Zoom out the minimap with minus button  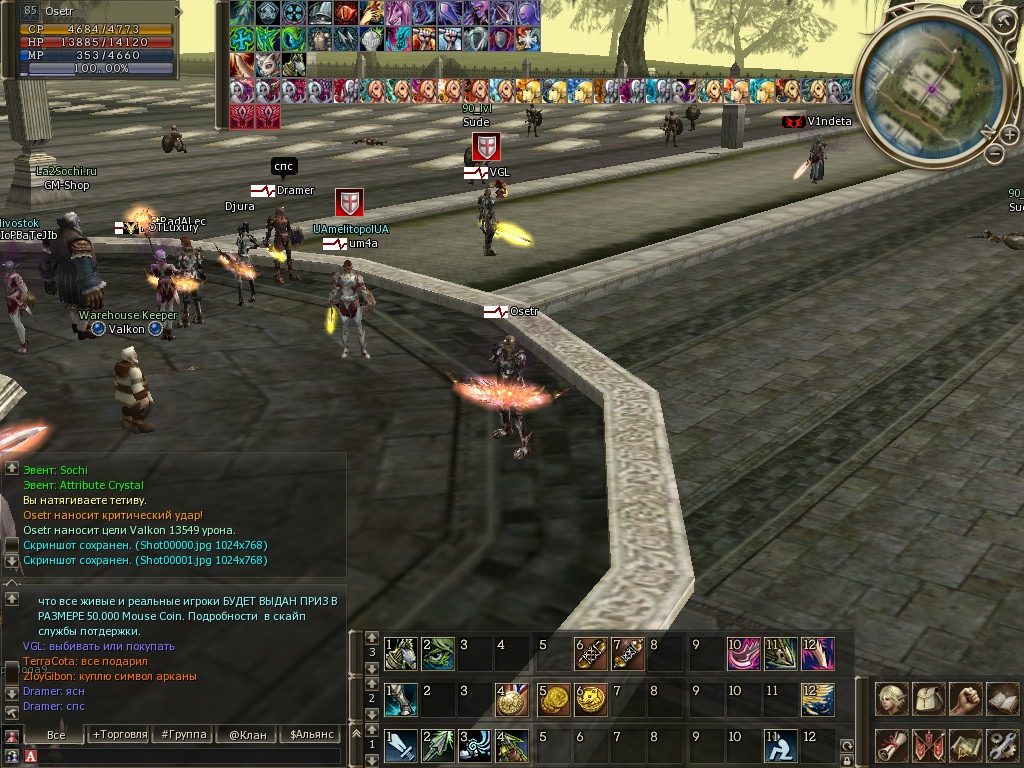coord(994,154)
